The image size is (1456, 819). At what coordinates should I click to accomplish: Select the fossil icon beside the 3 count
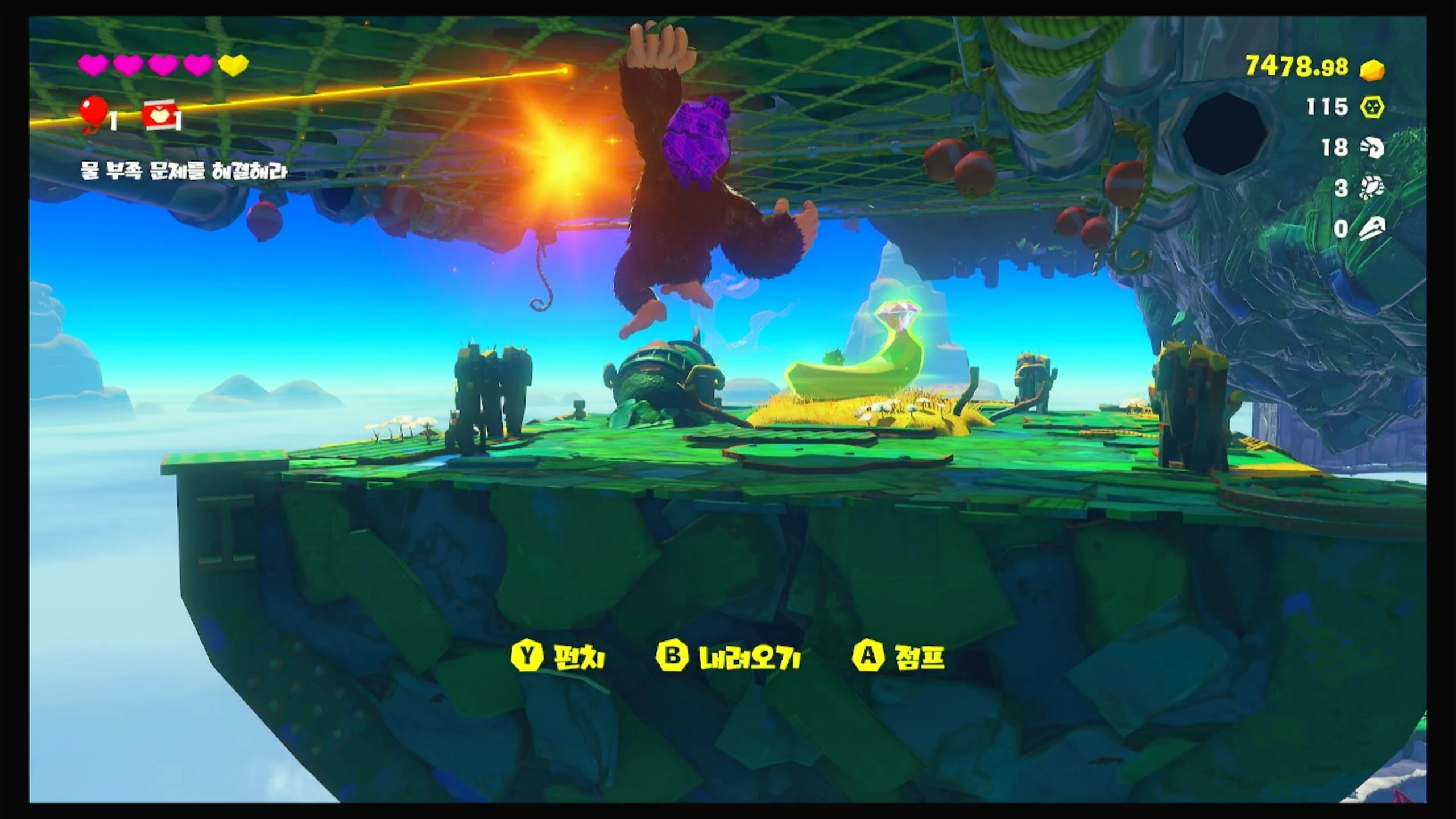(1372, 188)
